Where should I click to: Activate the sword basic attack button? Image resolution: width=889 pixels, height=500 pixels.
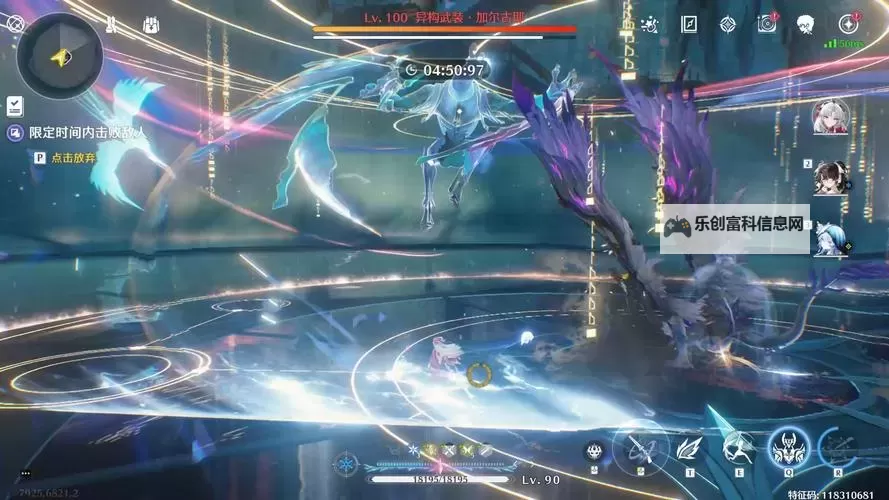click(x=640, y=449)
